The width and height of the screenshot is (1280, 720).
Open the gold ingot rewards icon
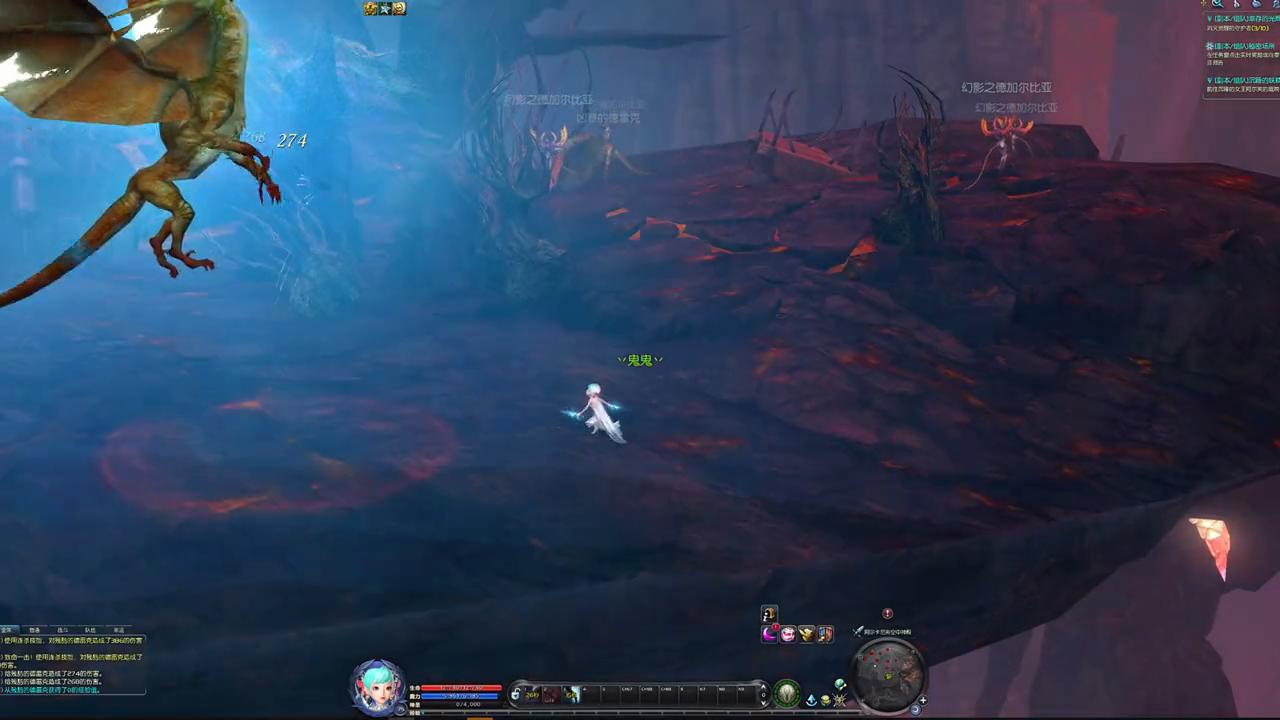tap(807, 635)
